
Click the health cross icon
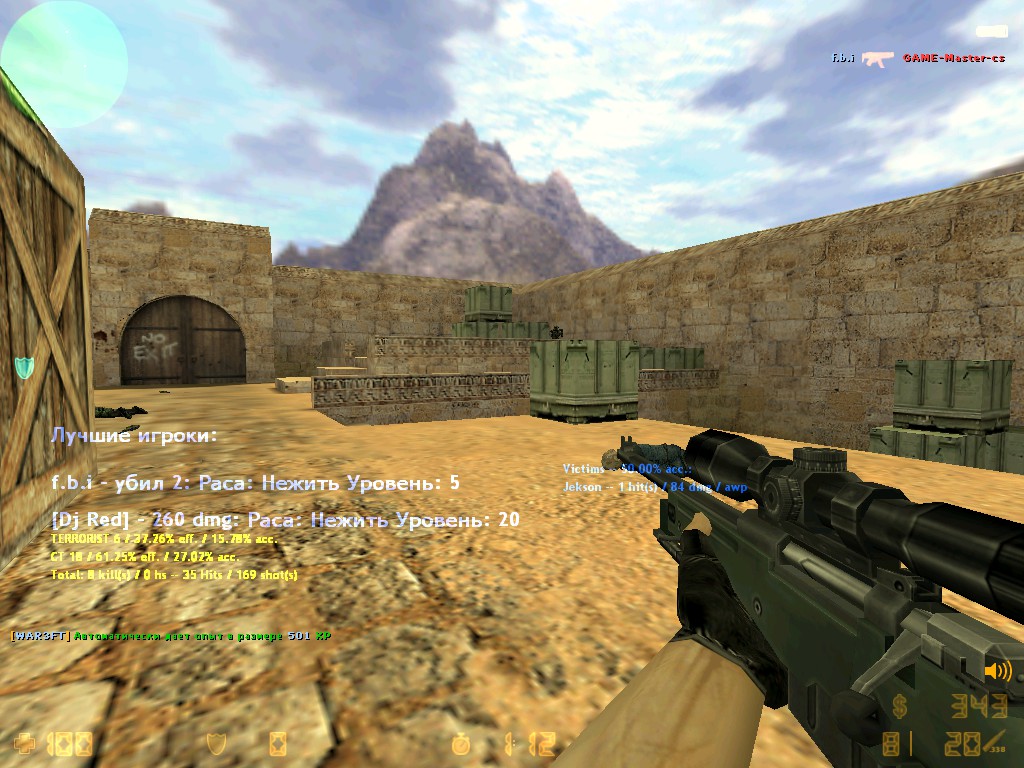point(24,743)
